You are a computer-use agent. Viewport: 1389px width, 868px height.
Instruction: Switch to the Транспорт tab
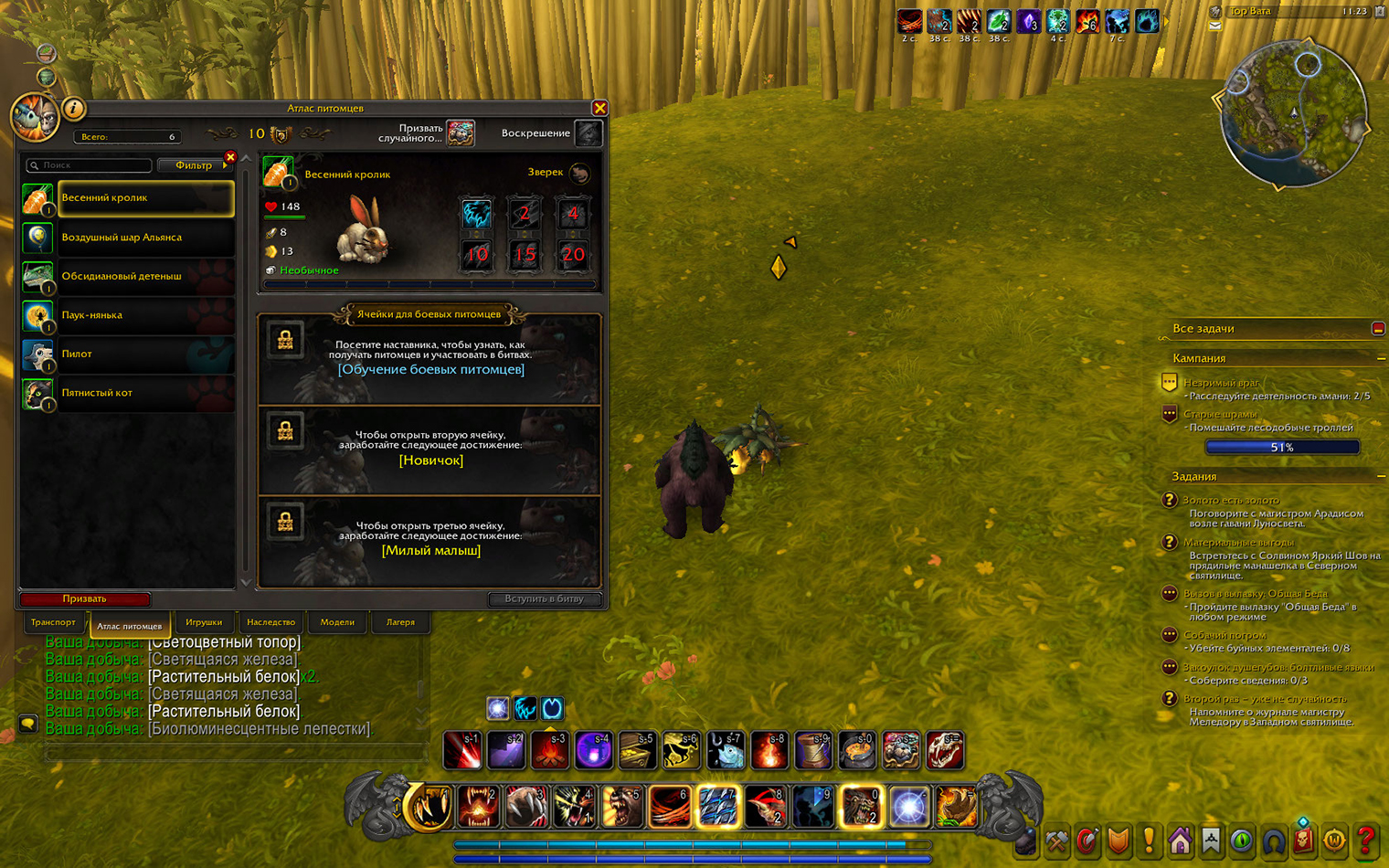(x=53, y=622)
